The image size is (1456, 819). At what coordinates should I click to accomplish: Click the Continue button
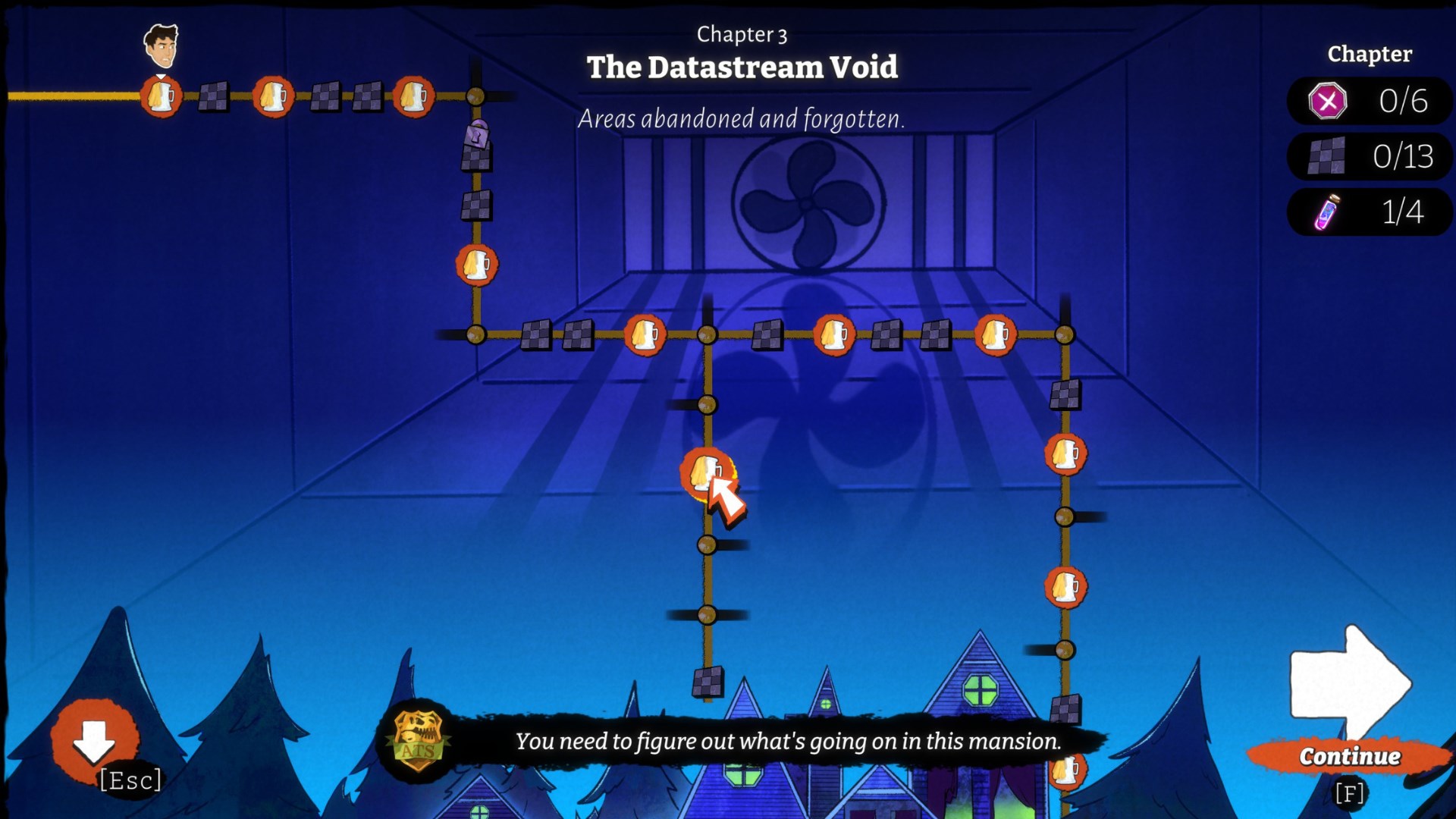tap(1349, 756)
